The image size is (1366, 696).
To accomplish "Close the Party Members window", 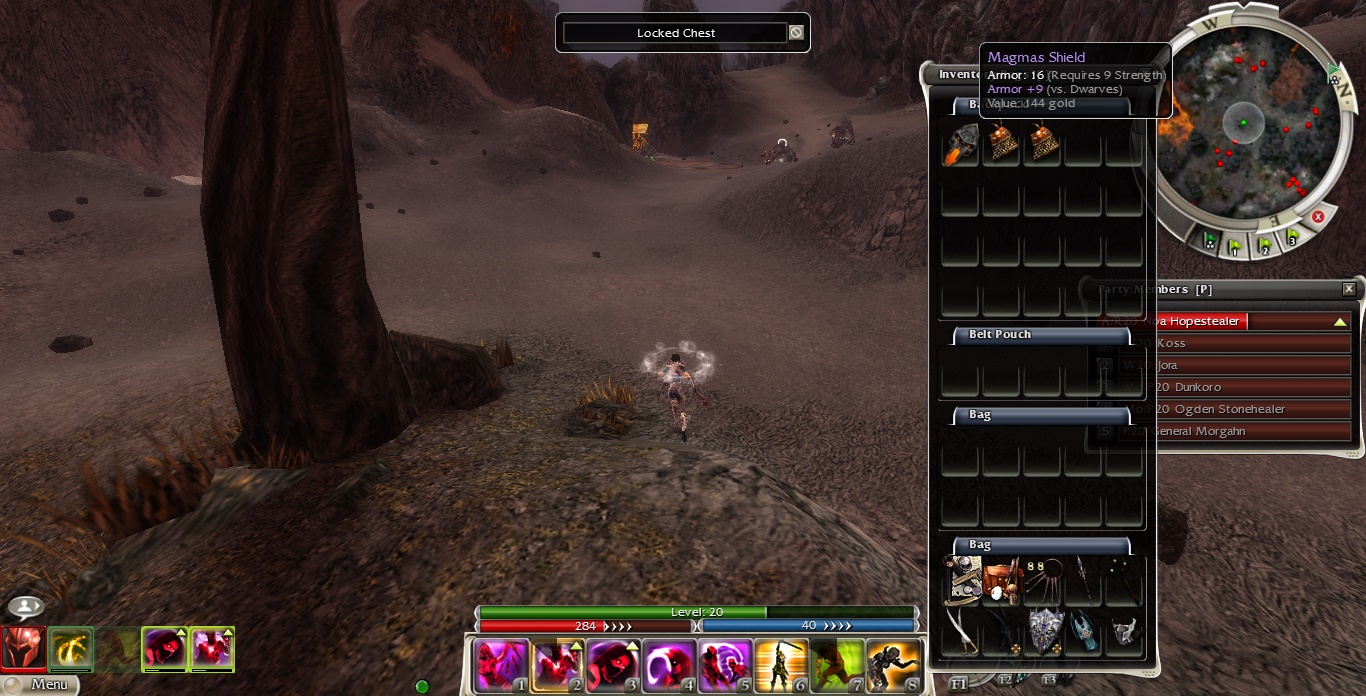I will coord(1349,289).
